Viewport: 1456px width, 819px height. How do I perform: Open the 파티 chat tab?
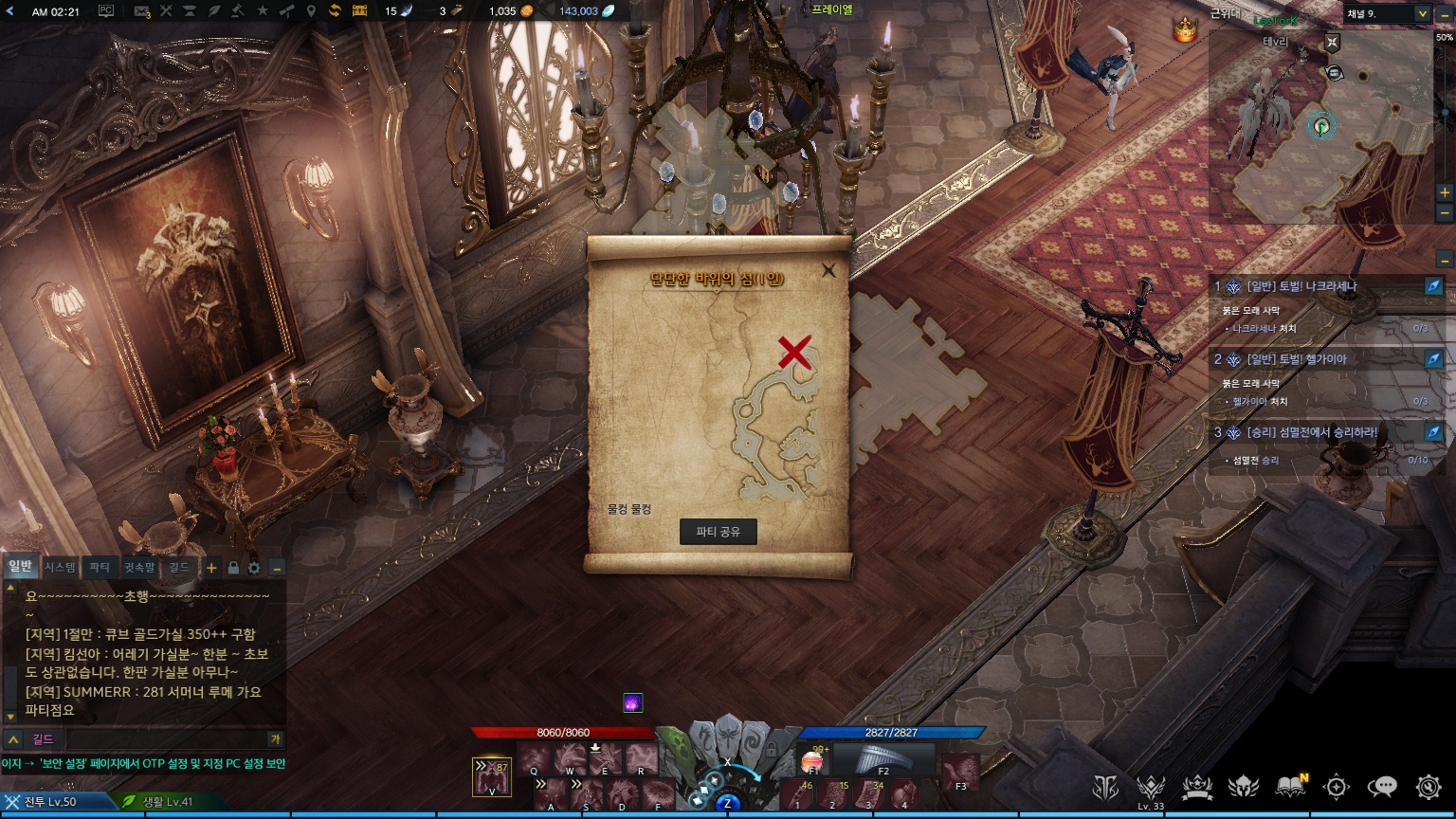(100, 567)
